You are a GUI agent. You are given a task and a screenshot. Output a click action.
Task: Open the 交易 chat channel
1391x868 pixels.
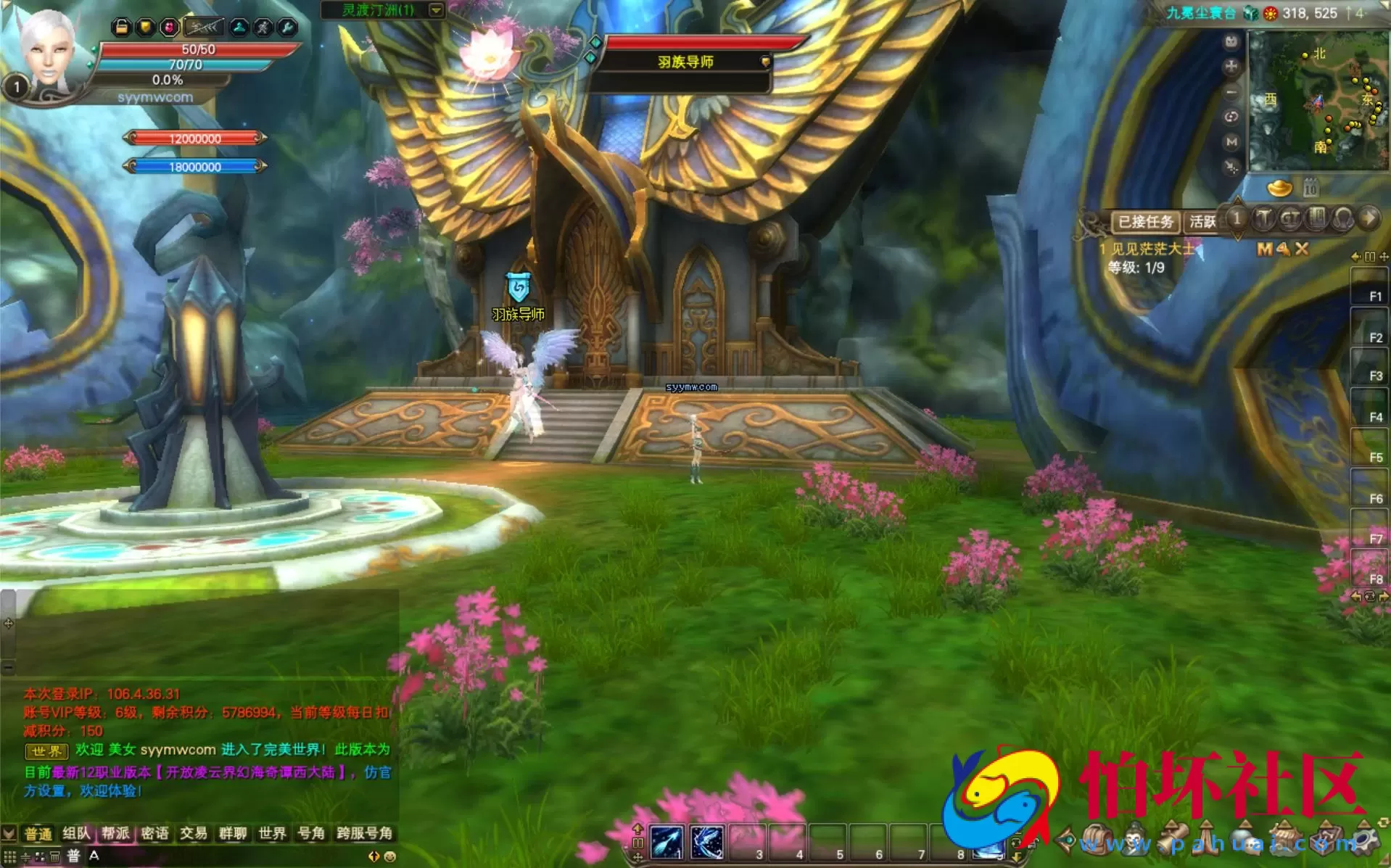tap(194, 834)
